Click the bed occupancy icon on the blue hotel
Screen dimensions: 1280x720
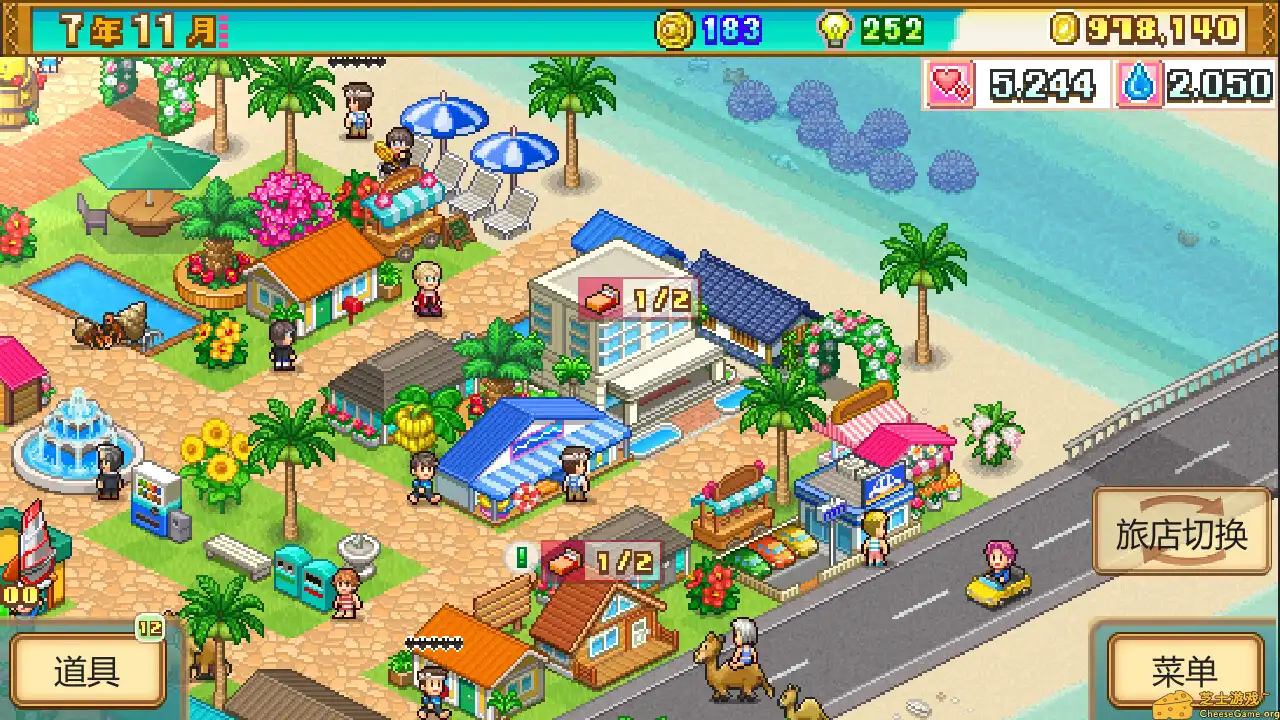click(x=602, y=297)
